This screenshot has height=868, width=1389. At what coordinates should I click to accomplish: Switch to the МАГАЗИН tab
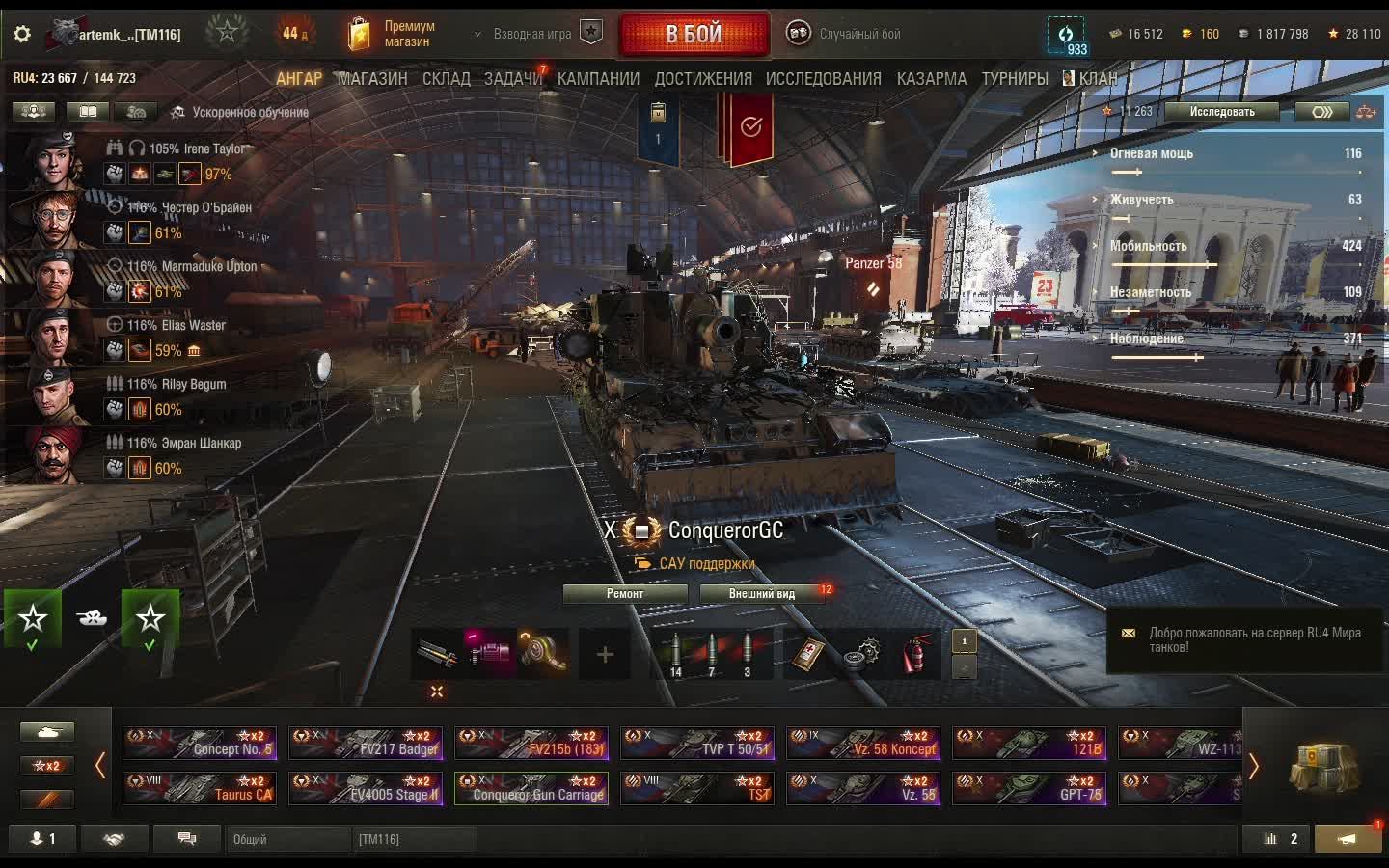(372, 79)
